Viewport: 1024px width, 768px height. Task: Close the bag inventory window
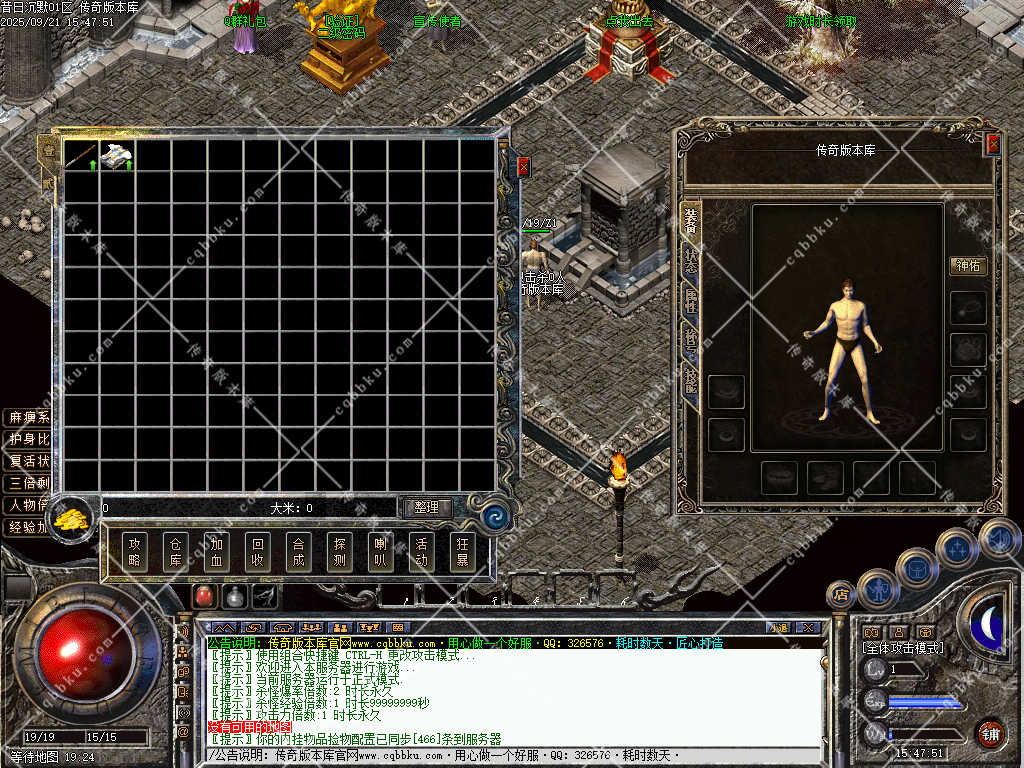pos(522,167)
